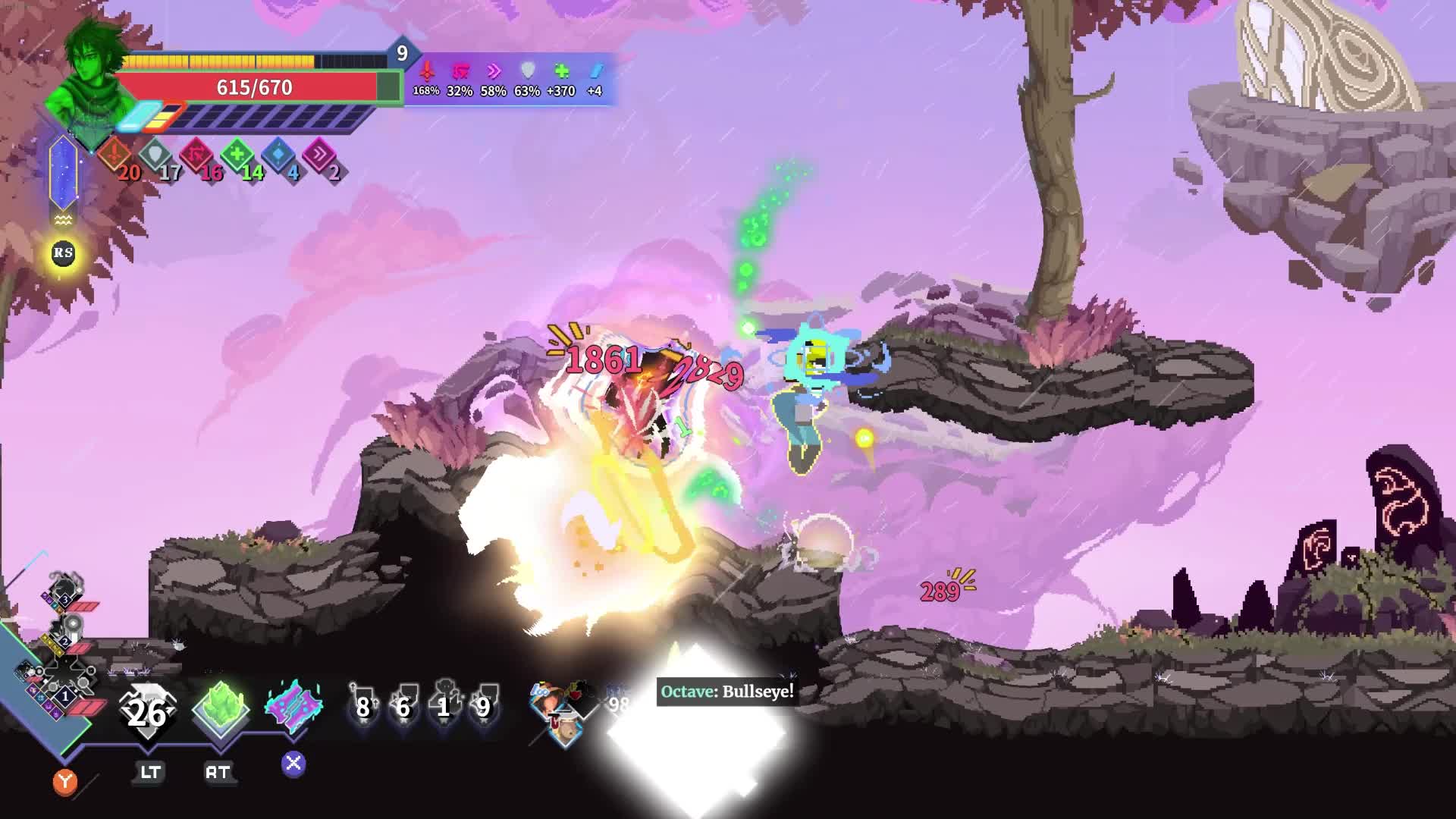Click the item slot showing count 9
The width and height of the screenshot is (1456, 819).
[483, 704]
